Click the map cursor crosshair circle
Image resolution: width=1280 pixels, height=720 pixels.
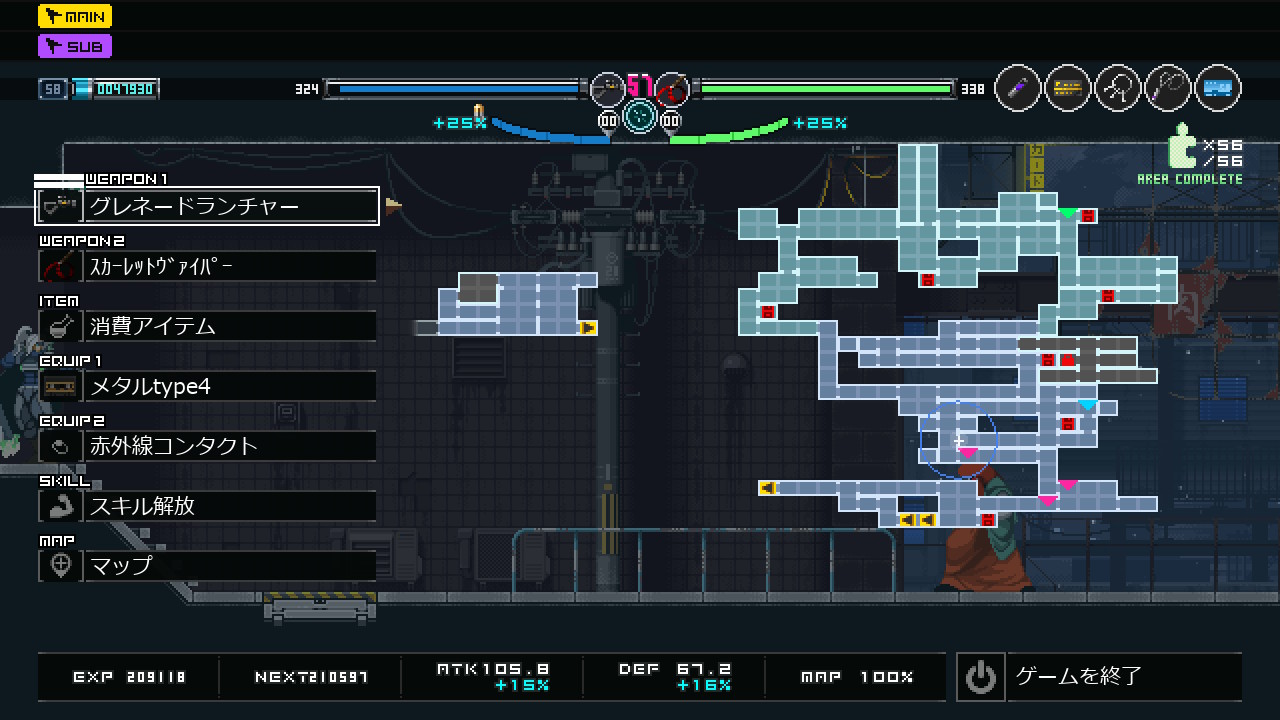click(x=958, y=440)
